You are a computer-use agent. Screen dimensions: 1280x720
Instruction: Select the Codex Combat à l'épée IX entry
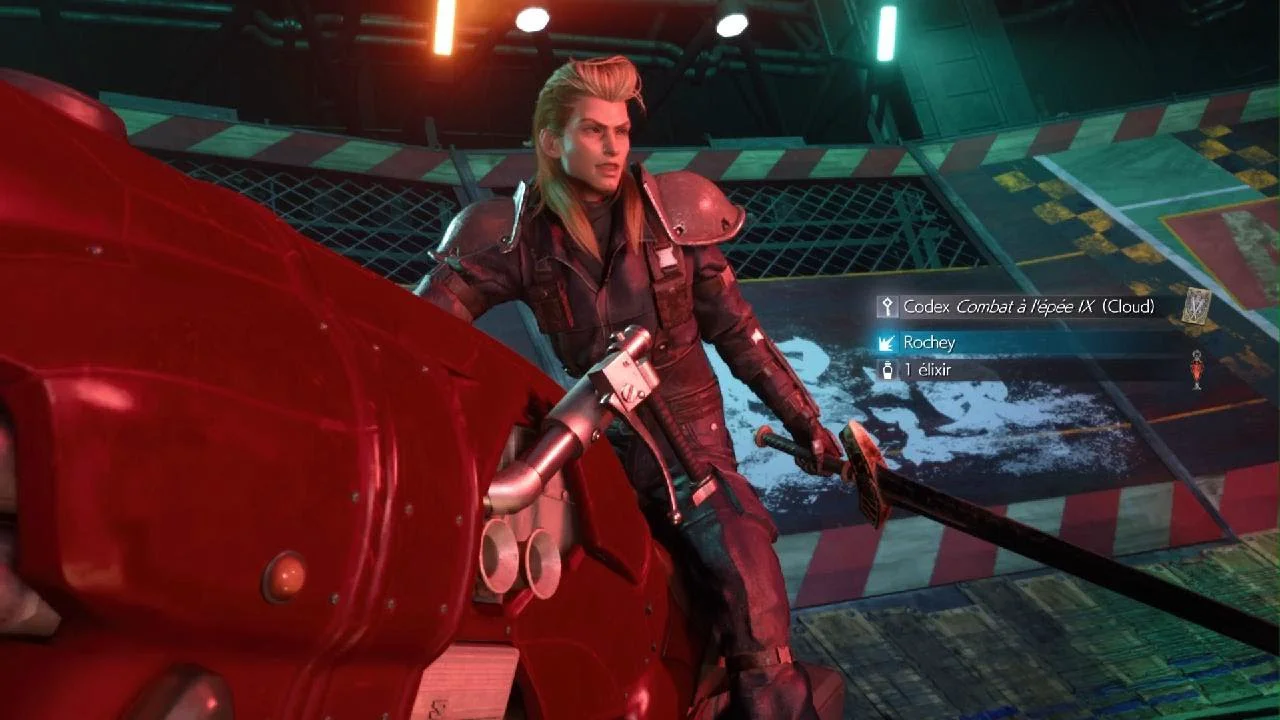1028,307
